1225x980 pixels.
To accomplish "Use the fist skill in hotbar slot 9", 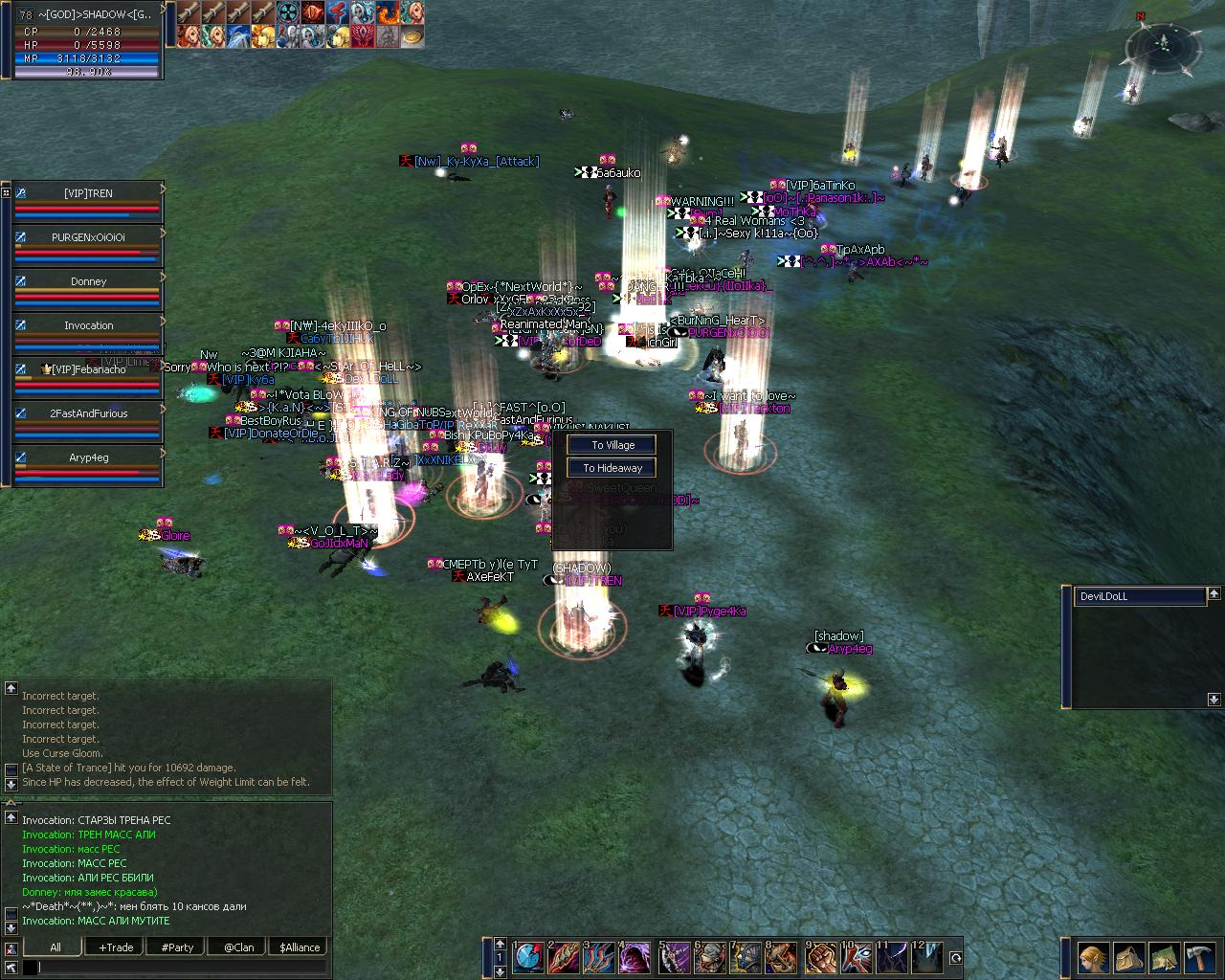I will coord(820,958).
